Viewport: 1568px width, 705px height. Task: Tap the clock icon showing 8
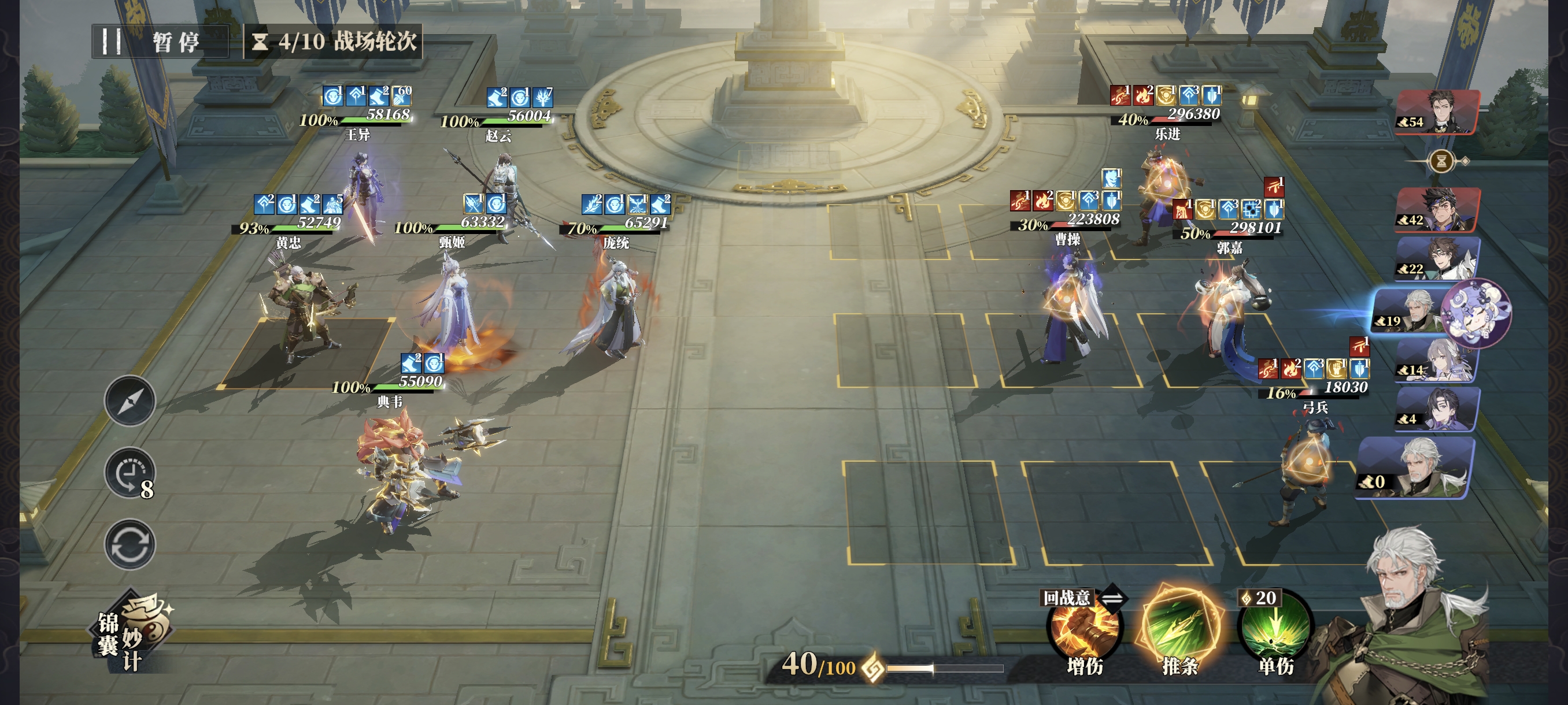130,473
